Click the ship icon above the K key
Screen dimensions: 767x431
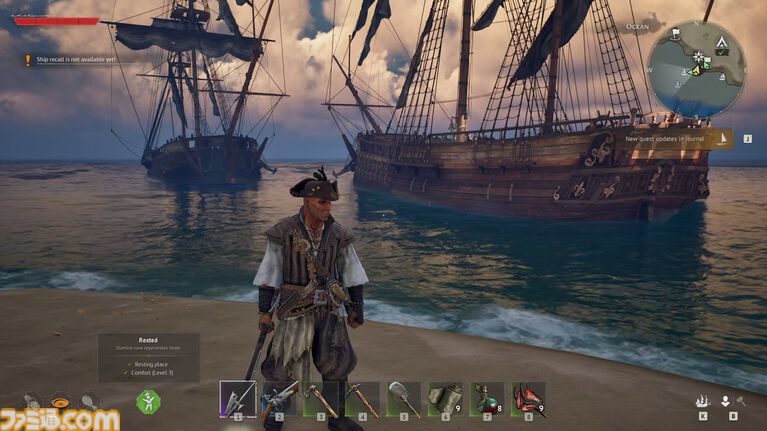[703, 401]
